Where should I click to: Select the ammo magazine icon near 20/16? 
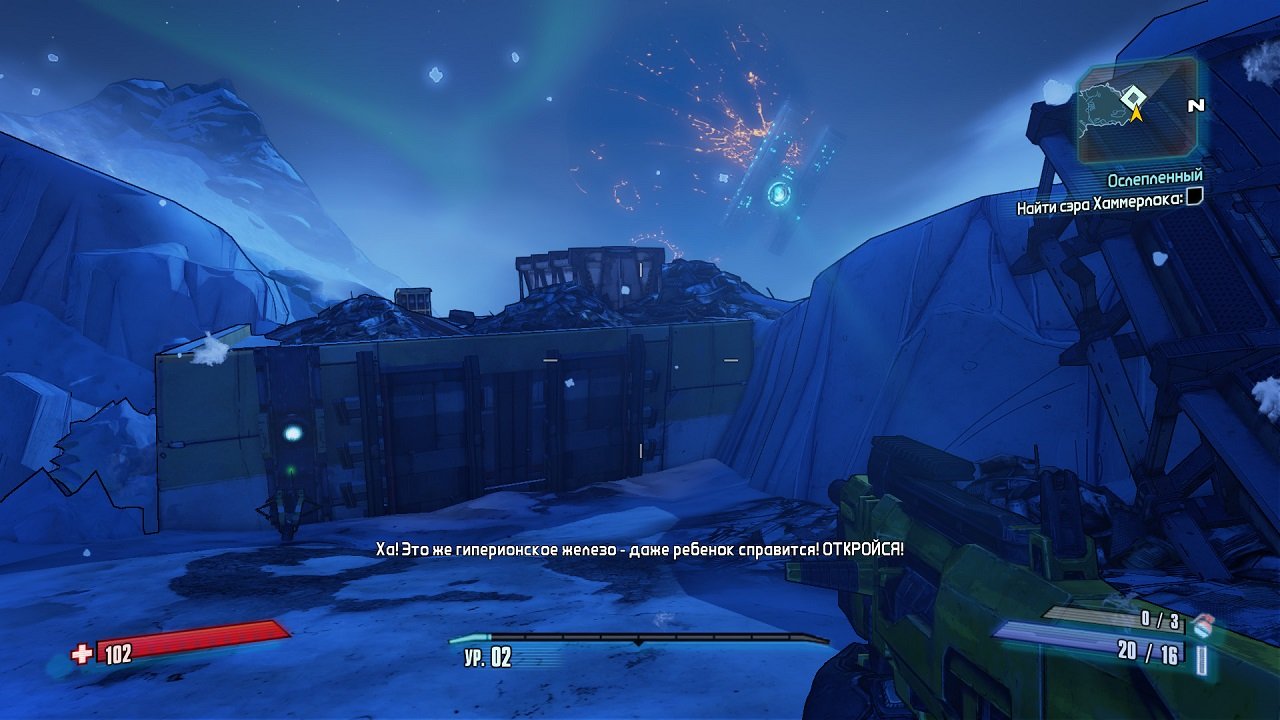[1201, 660]
